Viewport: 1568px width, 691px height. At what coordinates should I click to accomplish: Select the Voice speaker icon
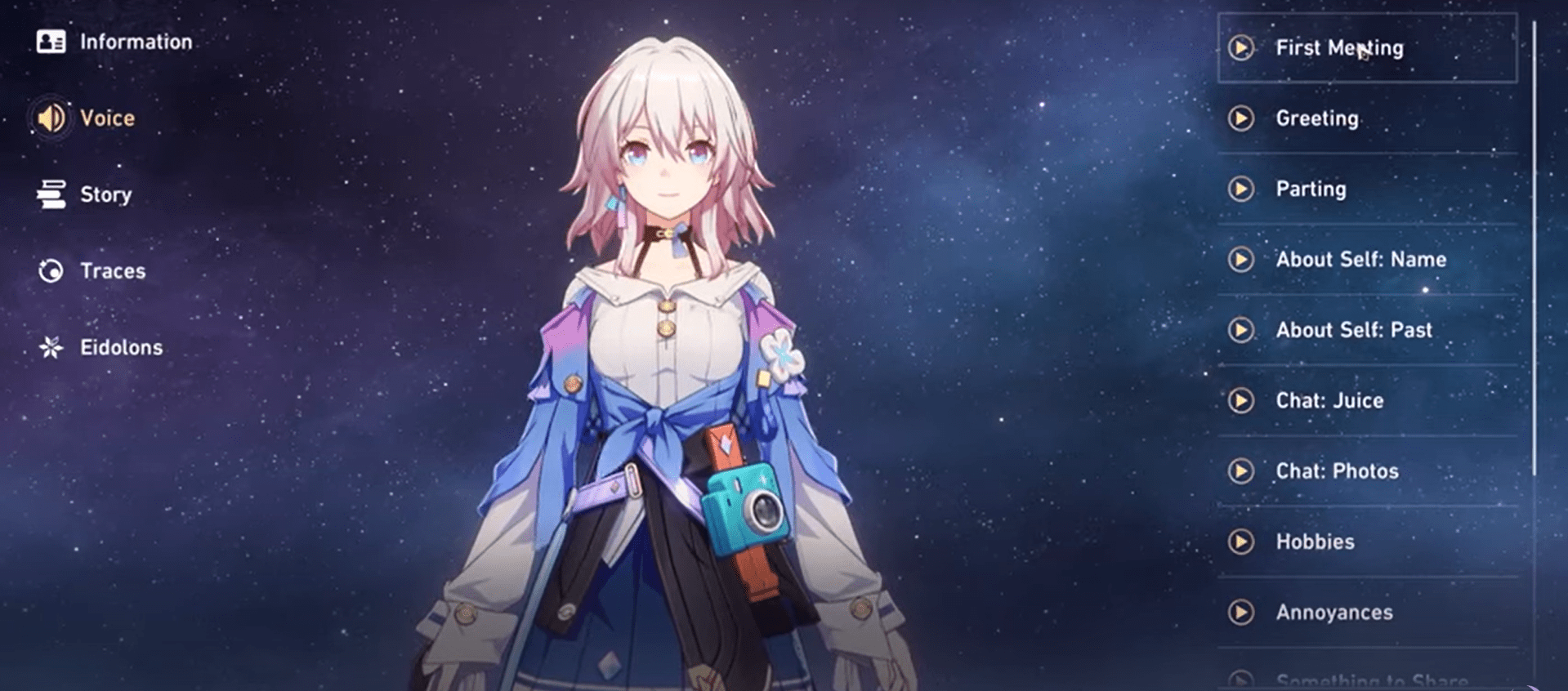51,118
